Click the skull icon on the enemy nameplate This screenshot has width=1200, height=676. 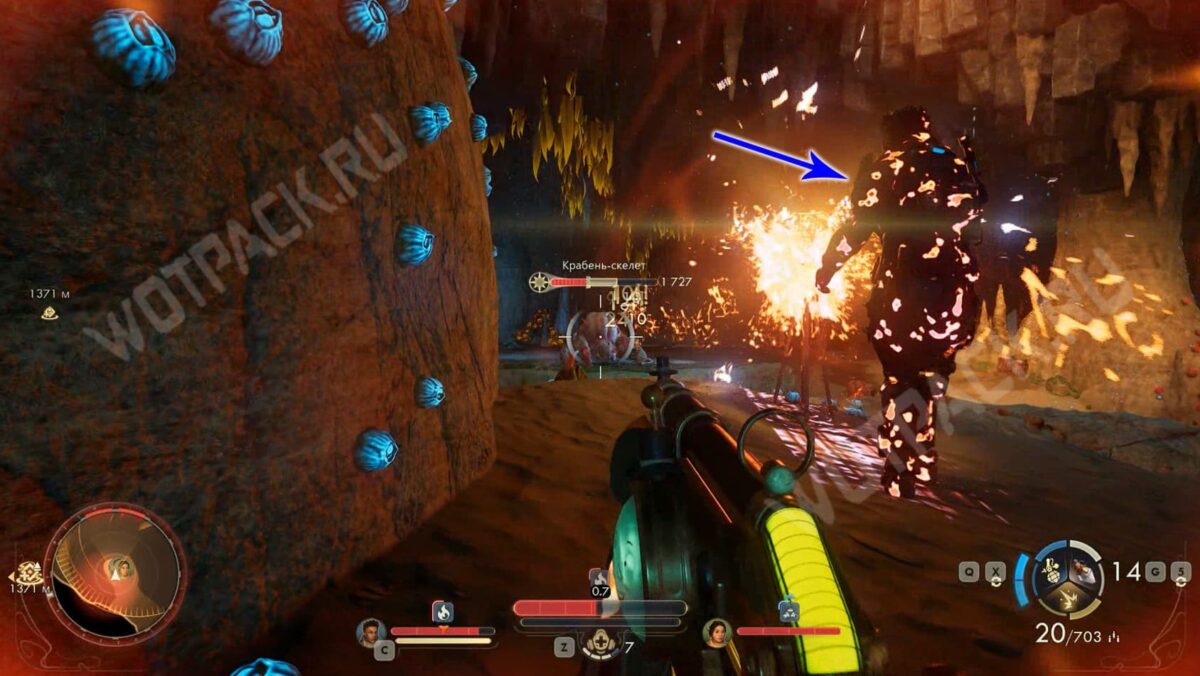pos(539,283)
